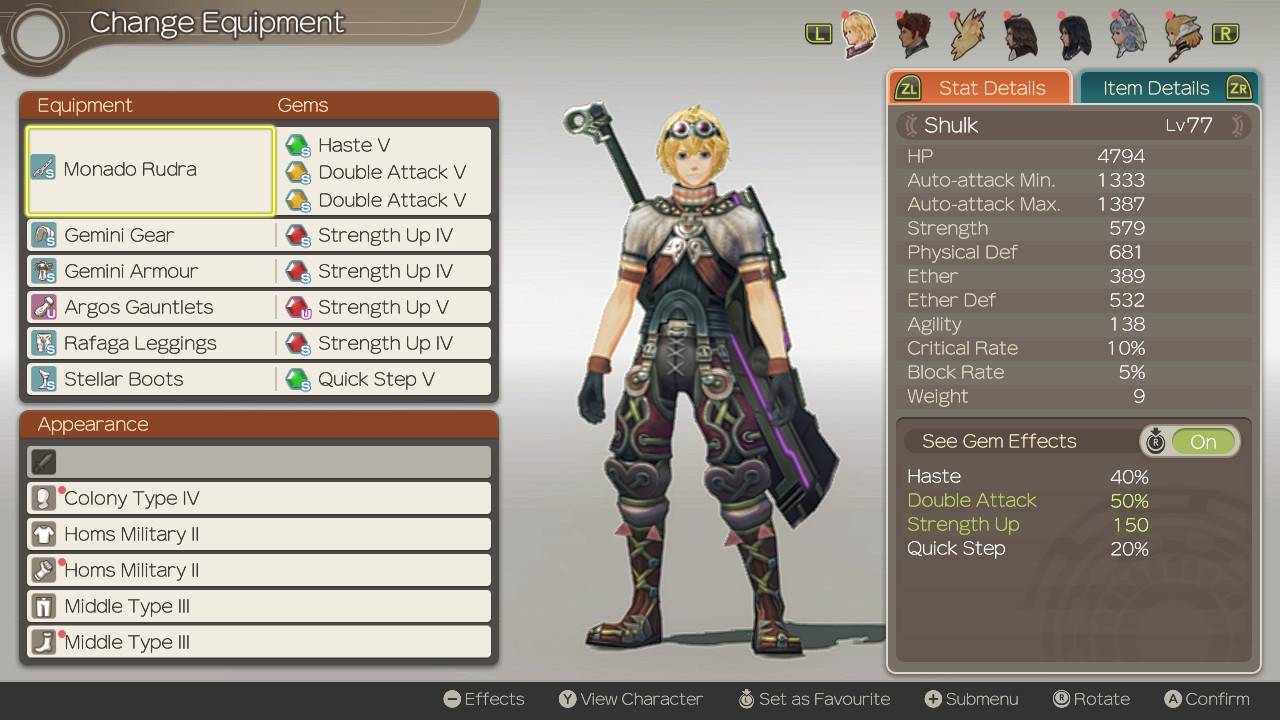Image resolution: width=1280 pixels, height=720 pixels.
Task: Select the red Strength Up V gem icon
Action: point(297,307)
